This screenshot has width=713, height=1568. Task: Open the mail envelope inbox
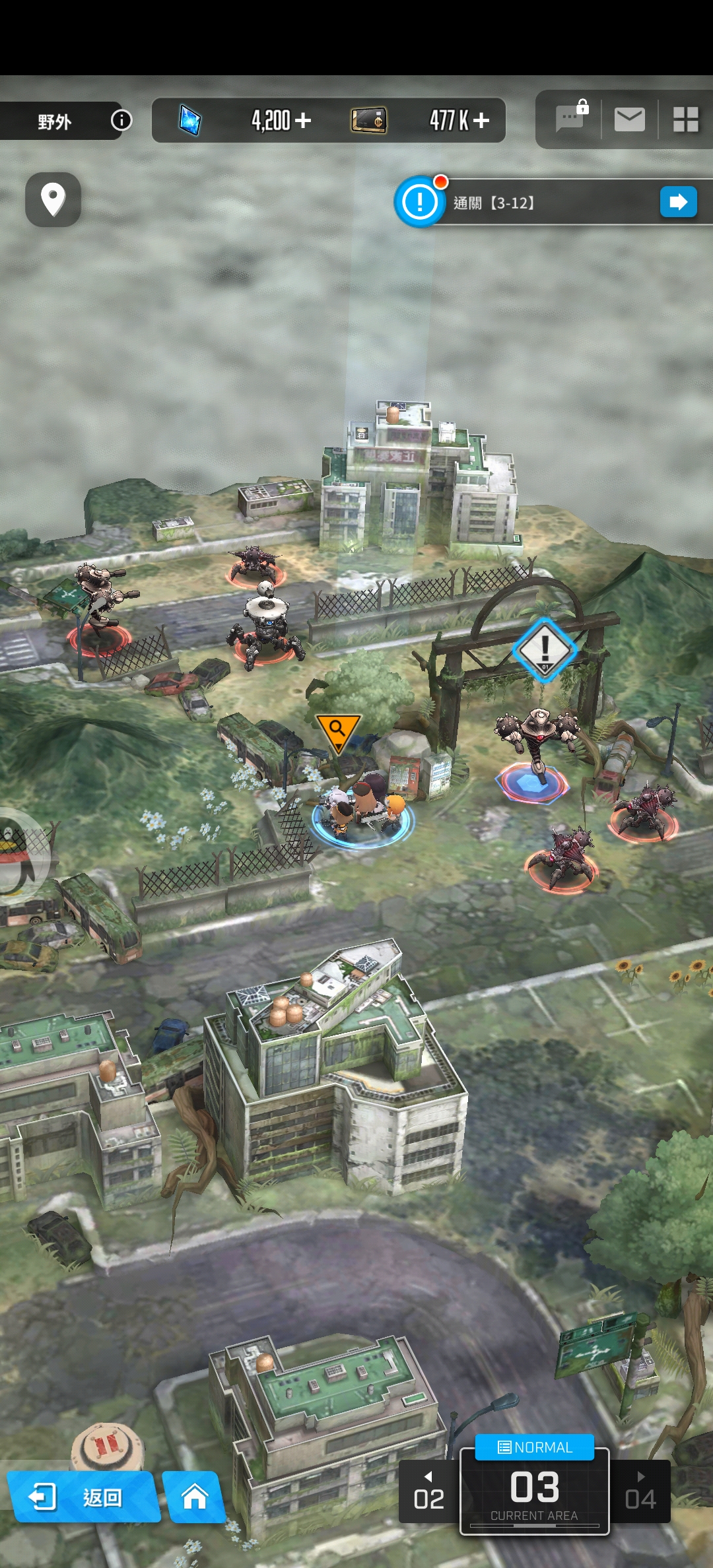pos(629,119)
